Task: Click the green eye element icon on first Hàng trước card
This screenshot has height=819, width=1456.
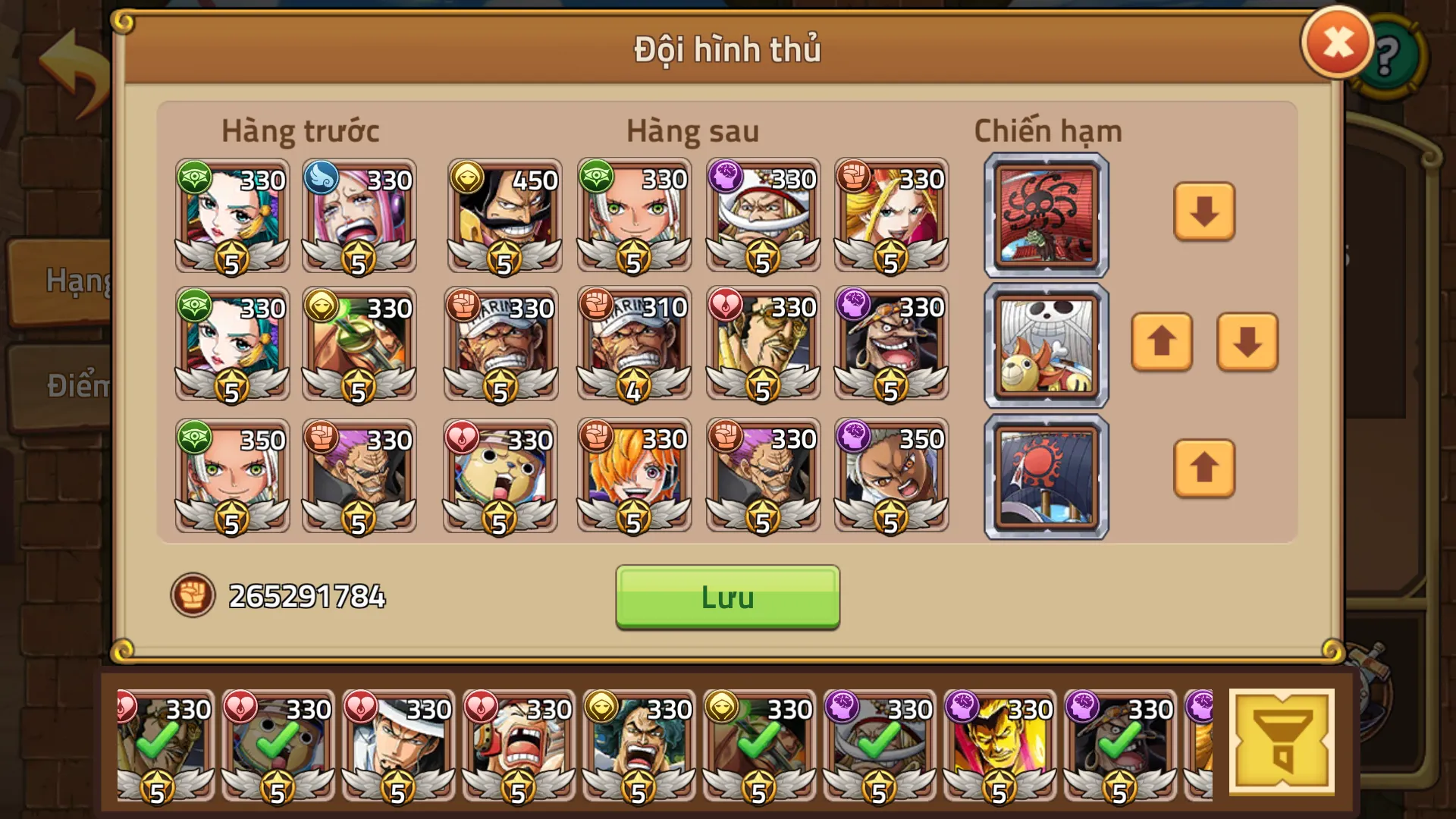Action: tap(196, 178)
